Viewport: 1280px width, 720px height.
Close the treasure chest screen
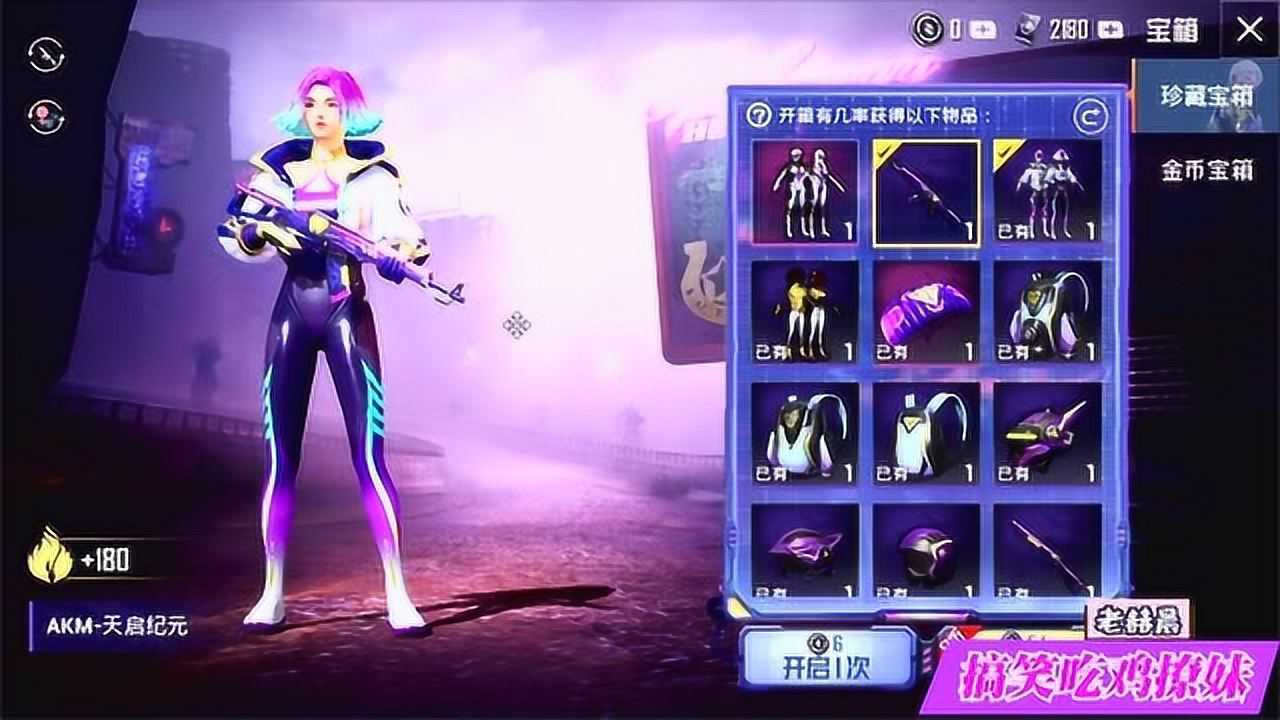[x=1250, y=30]
